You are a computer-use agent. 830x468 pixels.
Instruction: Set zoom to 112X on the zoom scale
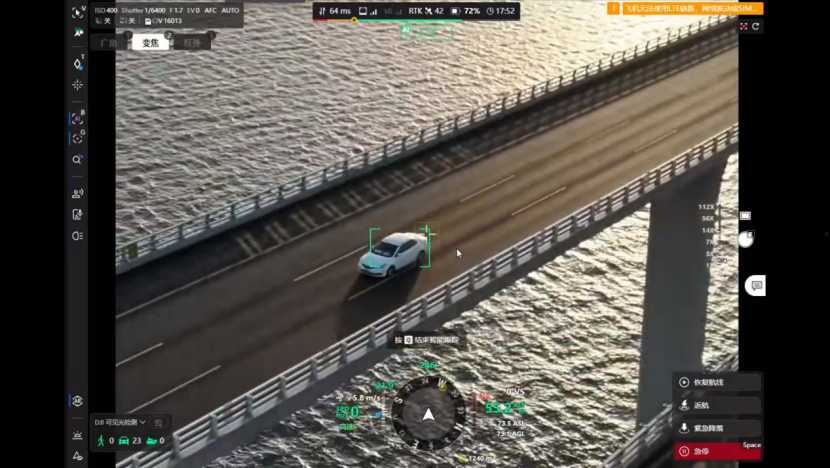tap(706, 207)
